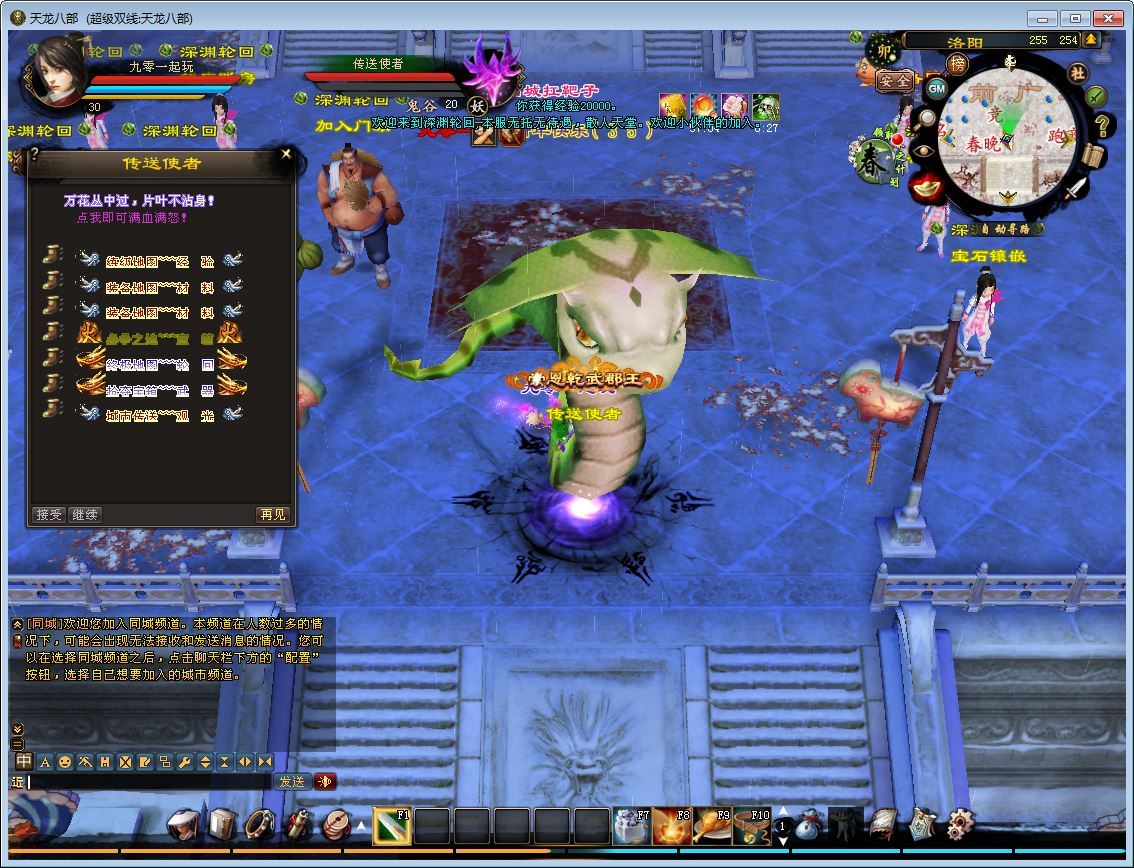Use the F8 fire skill slot

(671, 826)
